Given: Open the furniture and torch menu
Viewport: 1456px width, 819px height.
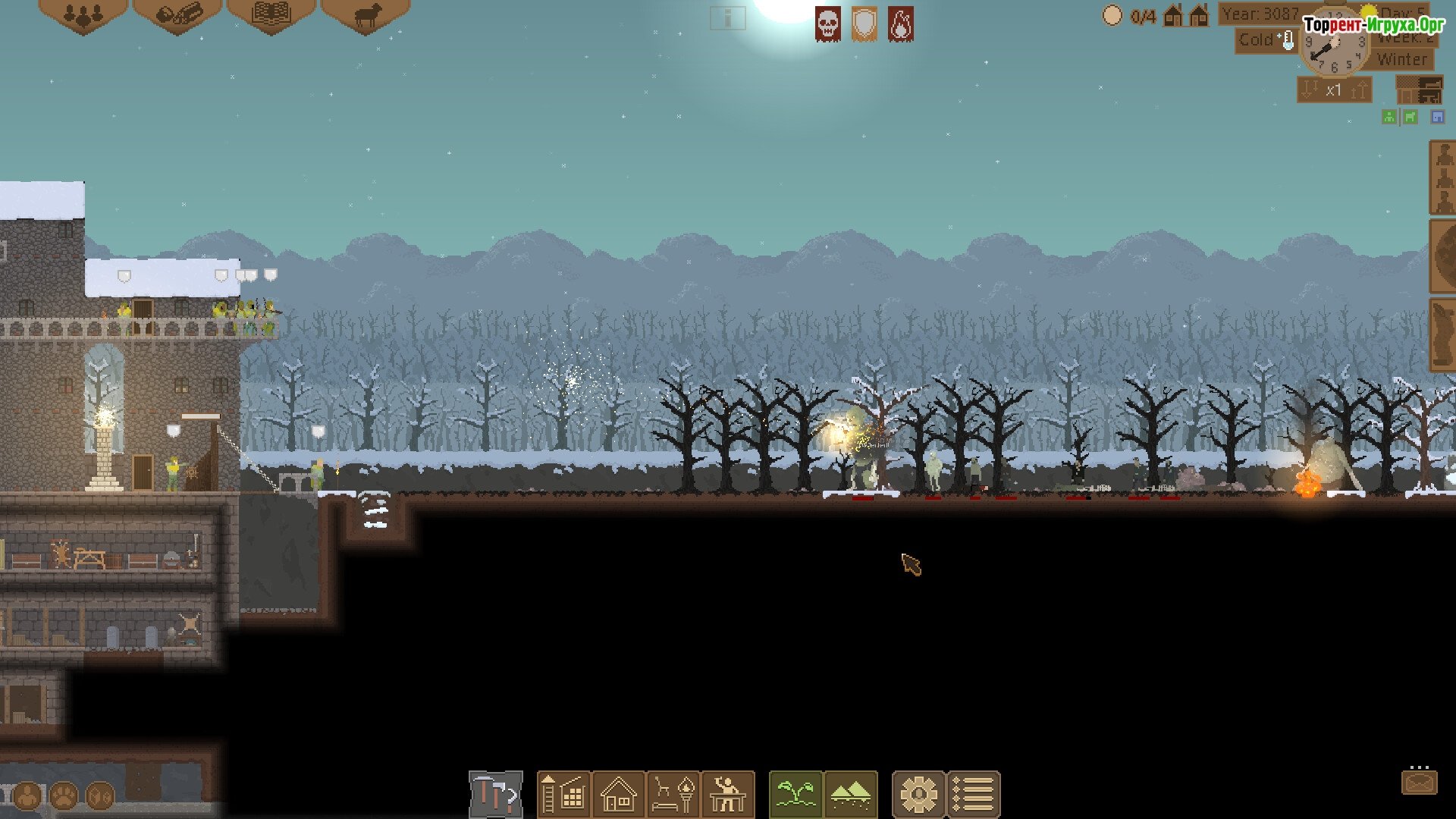Looking at the screenshot, I should click(x=674, y=795).
